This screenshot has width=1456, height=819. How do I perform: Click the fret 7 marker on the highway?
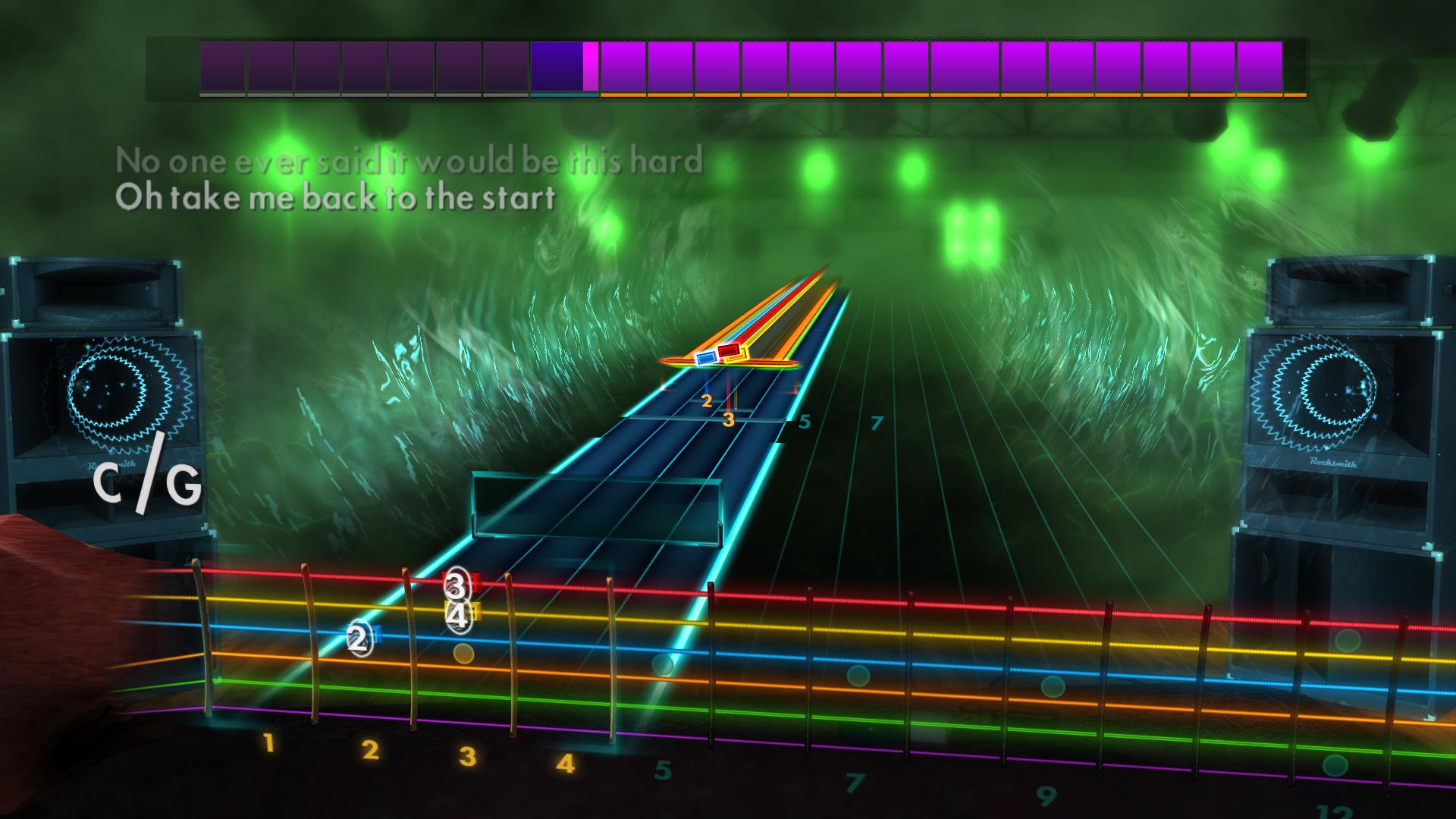(876, 423)
